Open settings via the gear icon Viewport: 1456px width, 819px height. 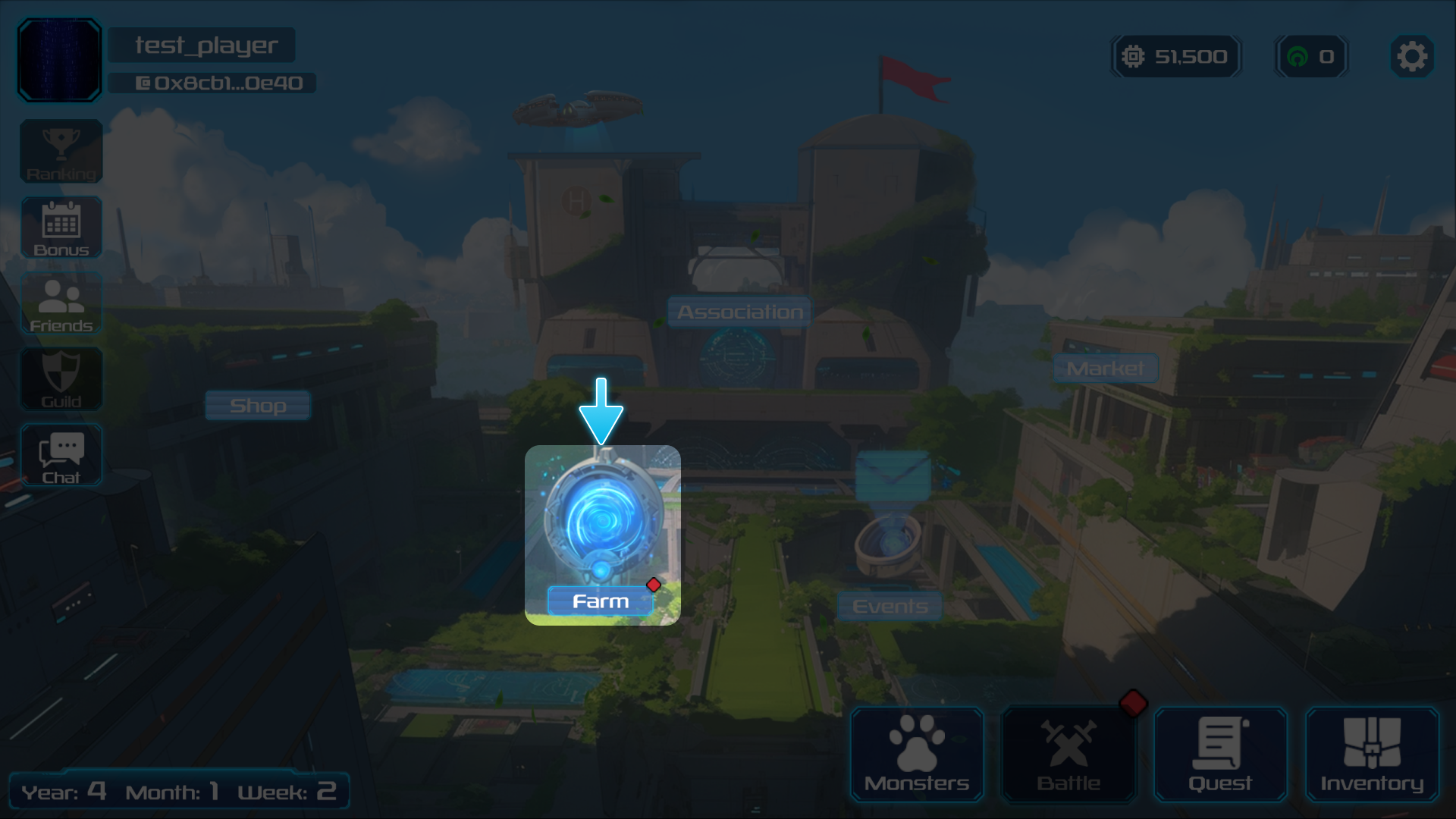pos(1411,57)
